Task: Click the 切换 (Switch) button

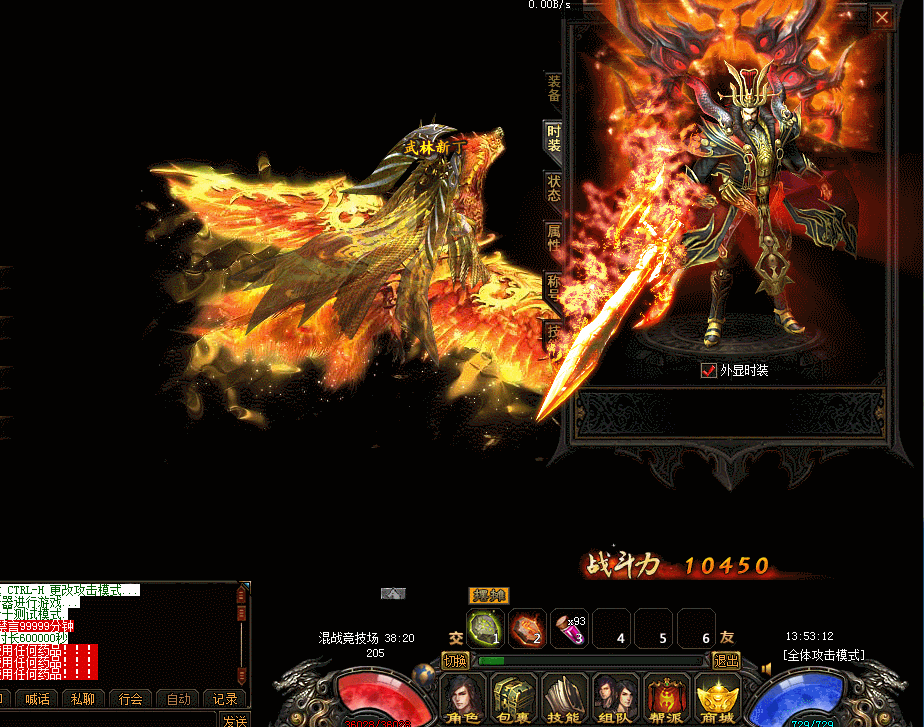Action: tap(455, 661)
